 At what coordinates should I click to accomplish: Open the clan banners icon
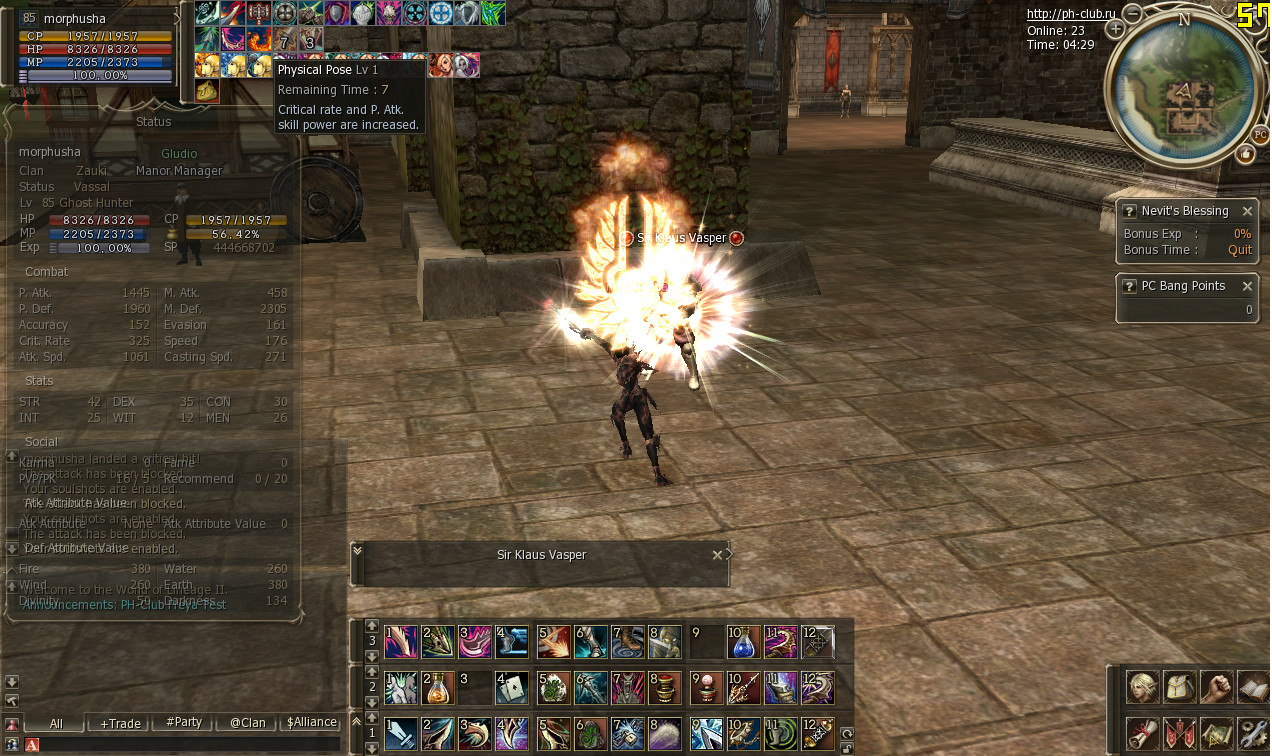coord(1180,733)
